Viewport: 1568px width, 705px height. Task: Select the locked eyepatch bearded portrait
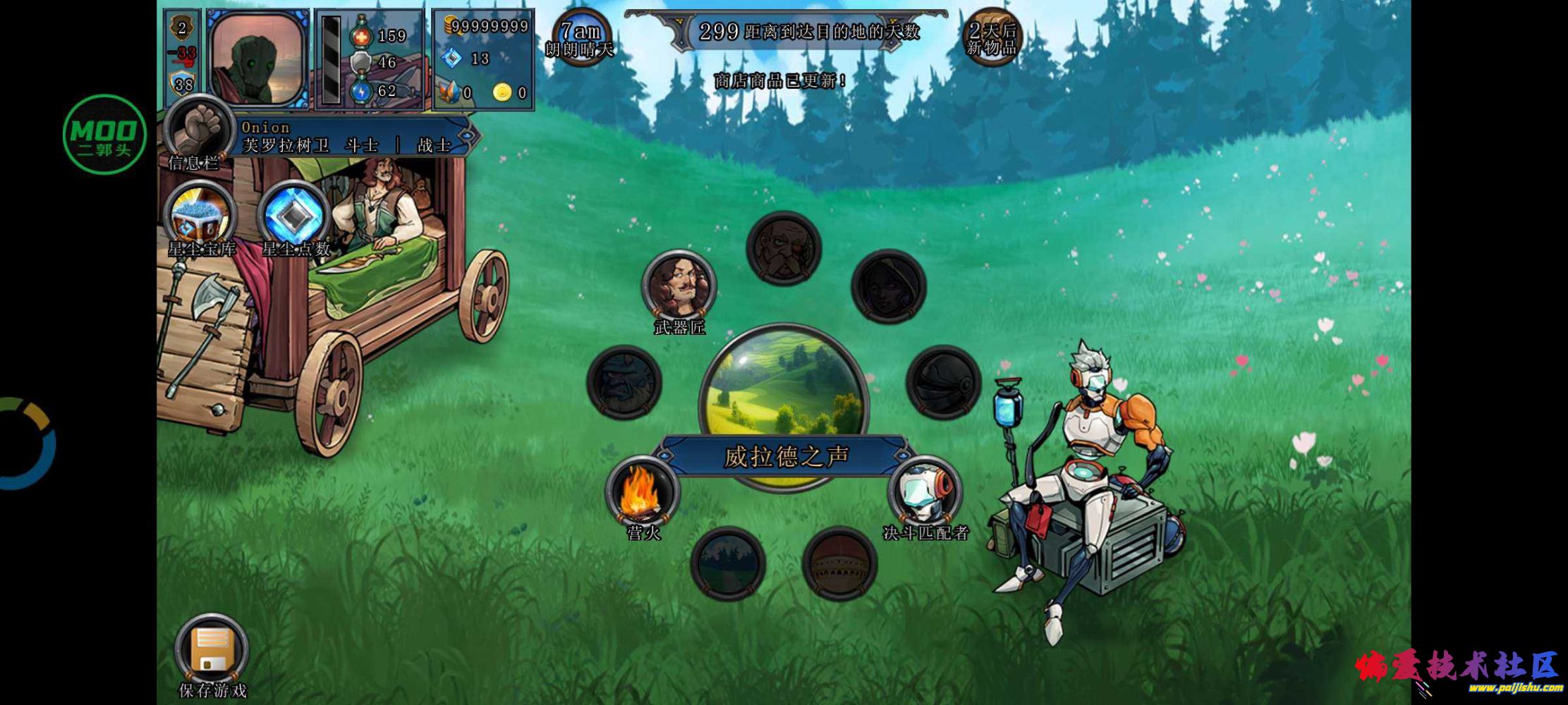click(784, 248)
